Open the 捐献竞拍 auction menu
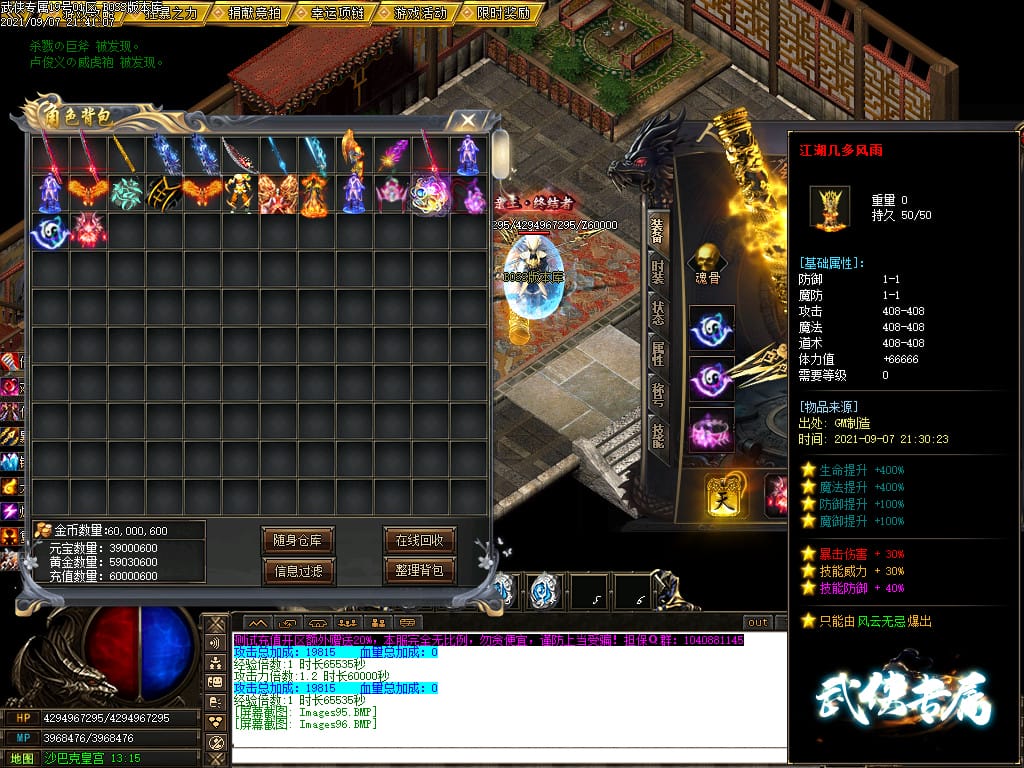Viewport: 1024px width, 768px height. tap(254, 13)
